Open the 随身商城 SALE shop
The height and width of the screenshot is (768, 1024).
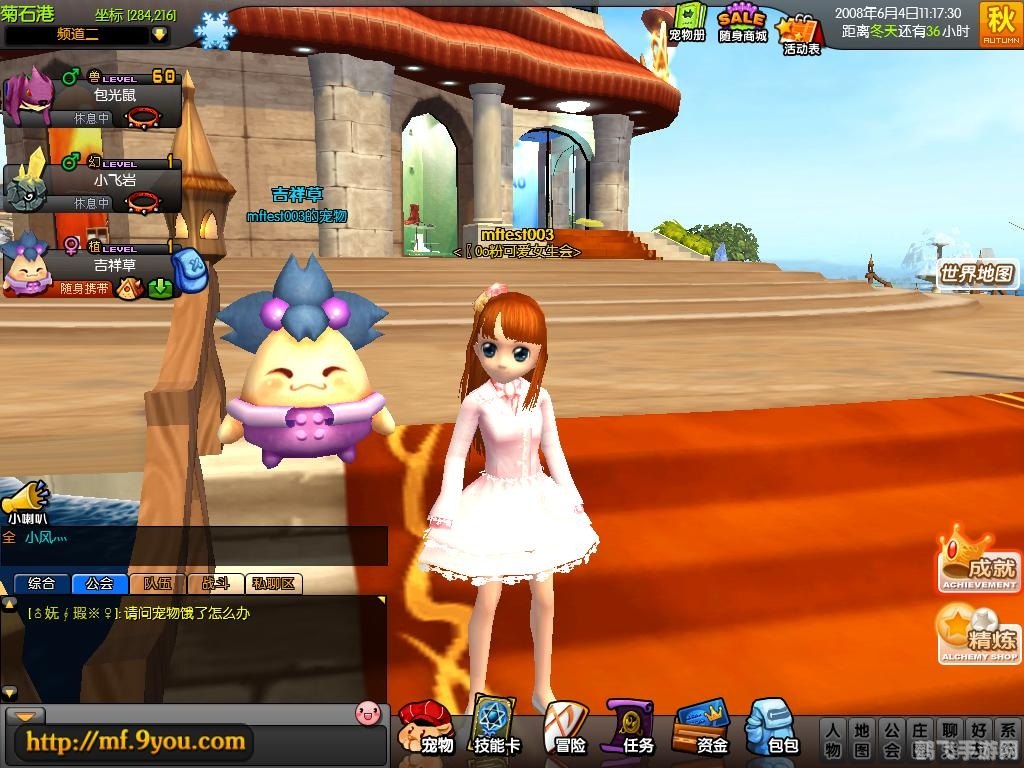pyautogui.click(x=742, y=24)
